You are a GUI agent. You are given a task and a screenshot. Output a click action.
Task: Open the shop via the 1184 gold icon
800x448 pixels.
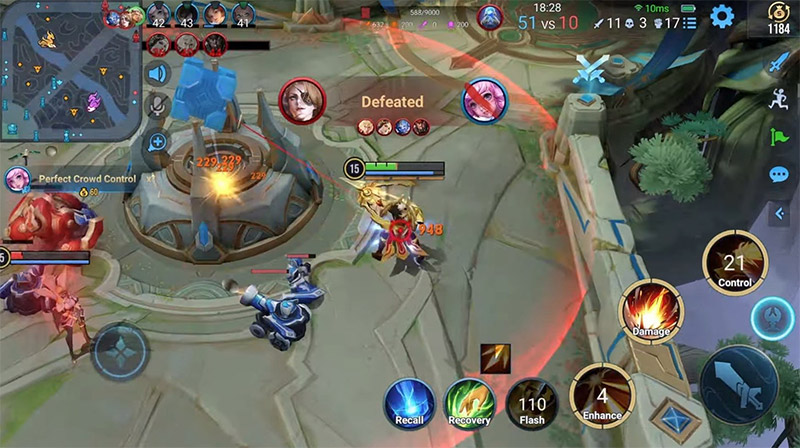tap(778, 20)
